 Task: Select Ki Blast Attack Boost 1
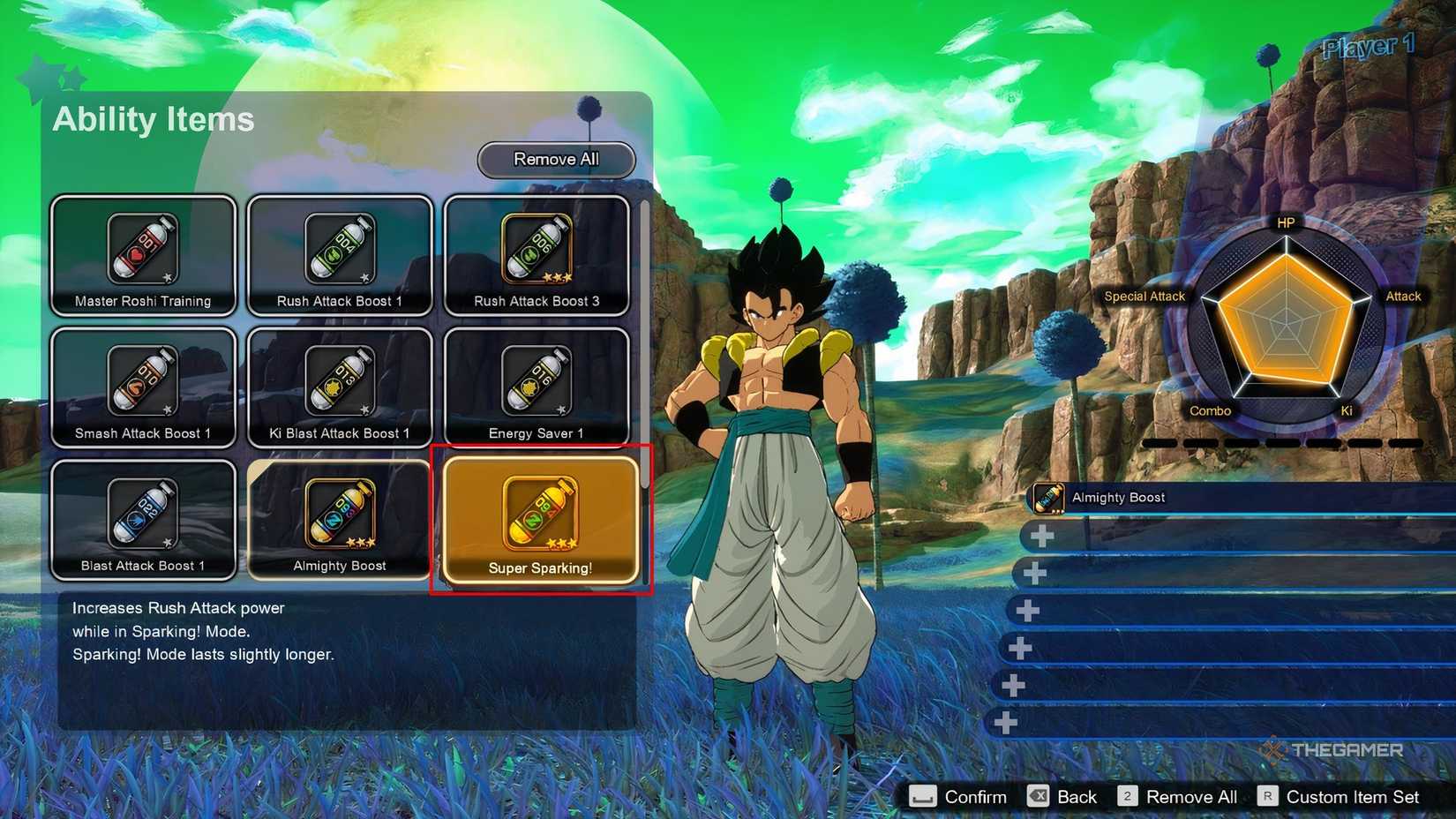(340, 388)
